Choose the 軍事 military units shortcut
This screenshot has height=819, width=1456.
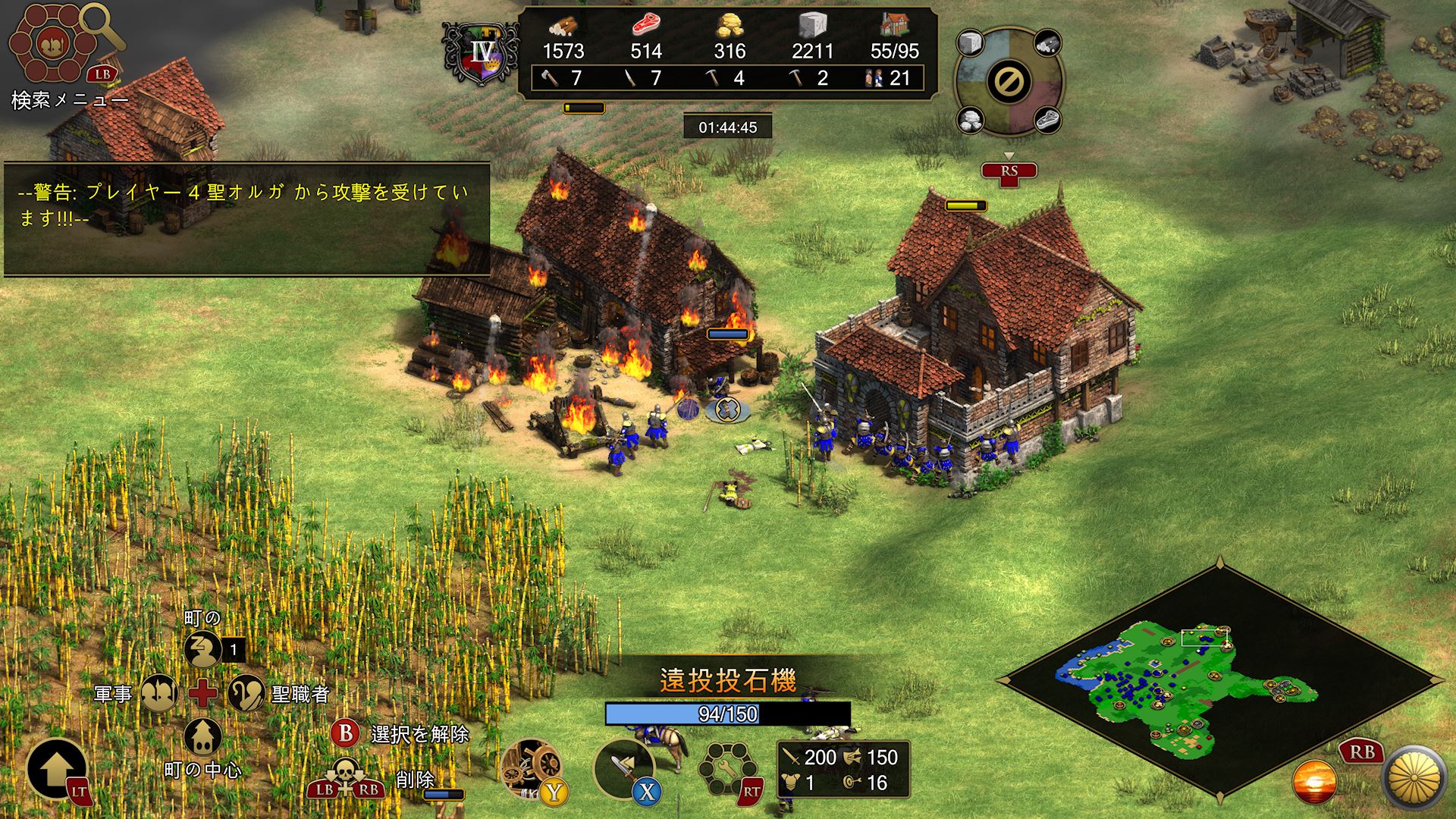[x=159, y=692]
